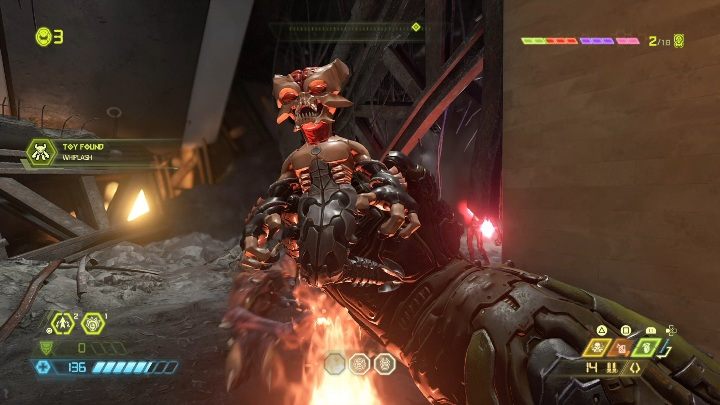This screenshot has width=720, height=405.
Task: Click the demon encounter counter icon
Action: (679, 41)
